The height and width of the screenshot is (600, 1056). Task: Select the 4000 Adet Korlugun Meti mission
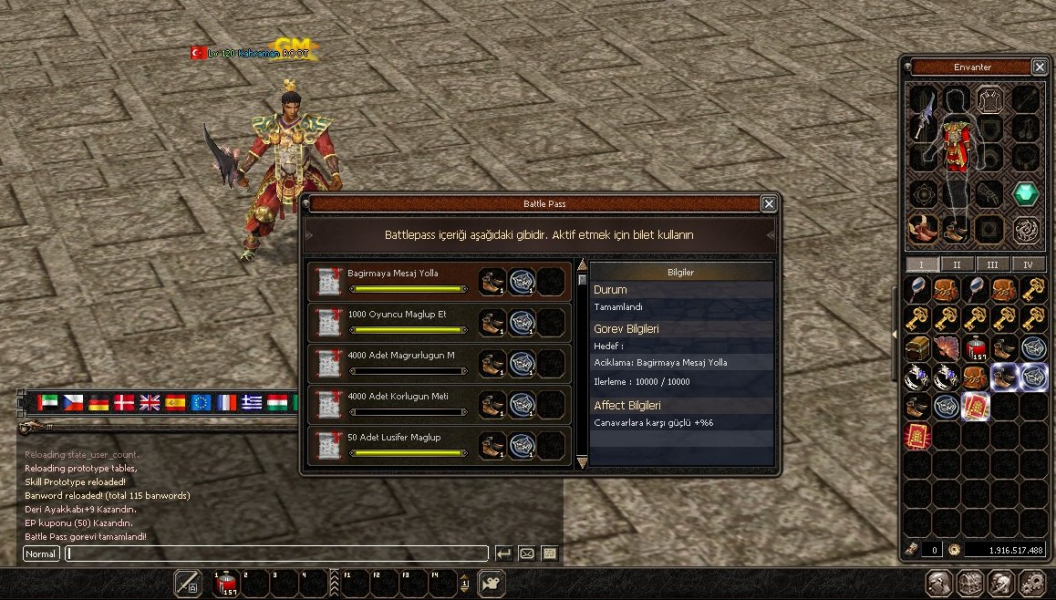click(x=393, y=405)
